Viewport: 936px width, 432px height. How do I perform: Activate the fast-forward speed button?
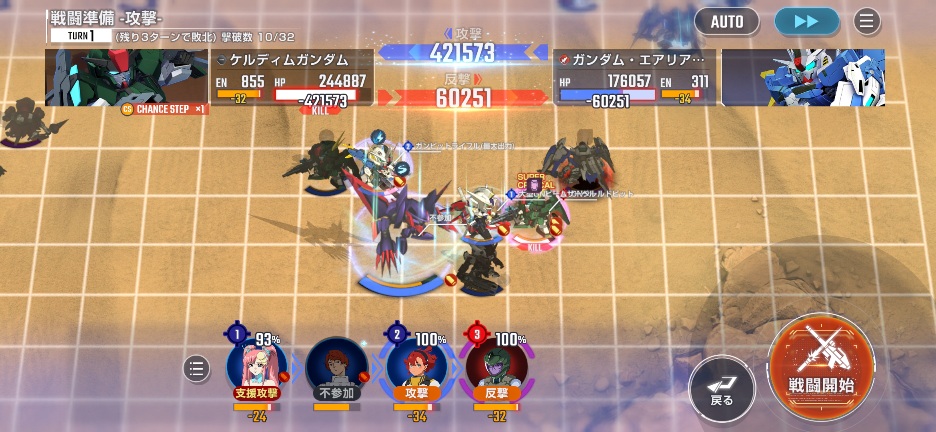pyautogui.click(x=807, y=20)
